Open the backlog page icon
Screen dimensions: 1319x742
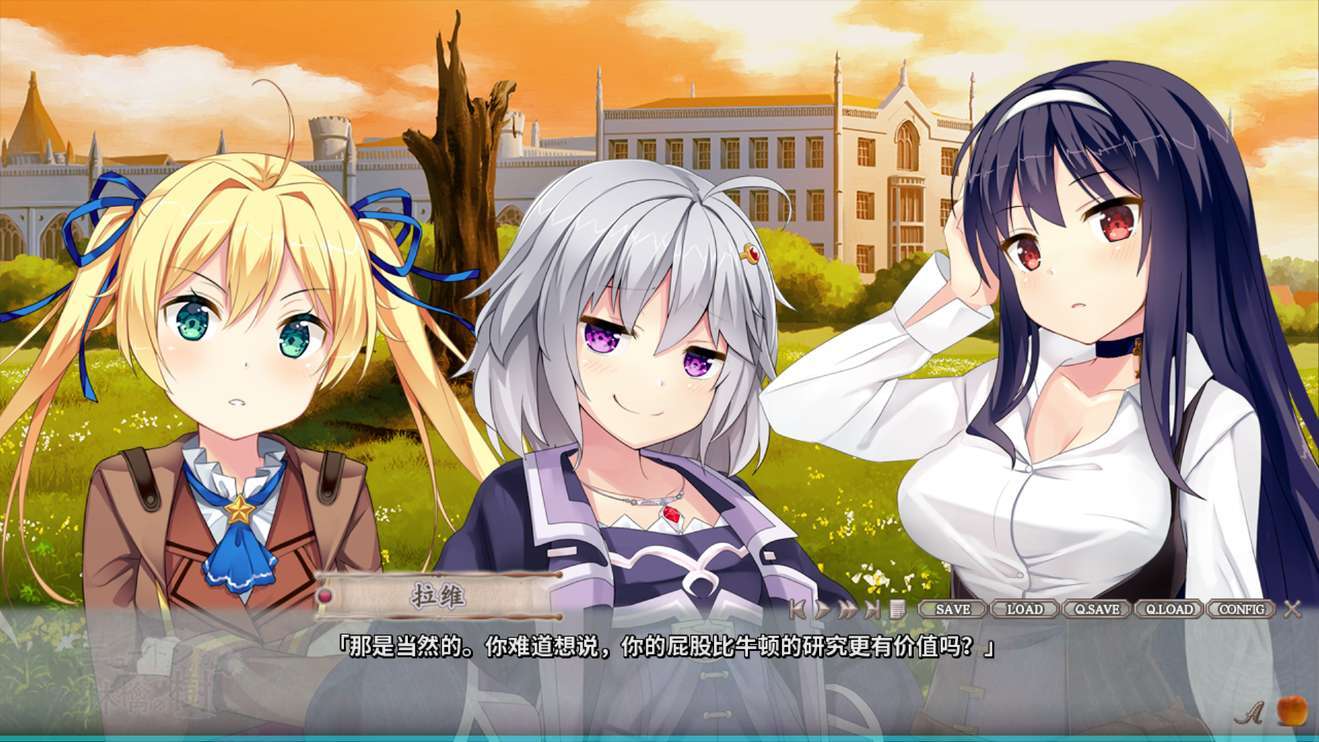tap(897, 609)
